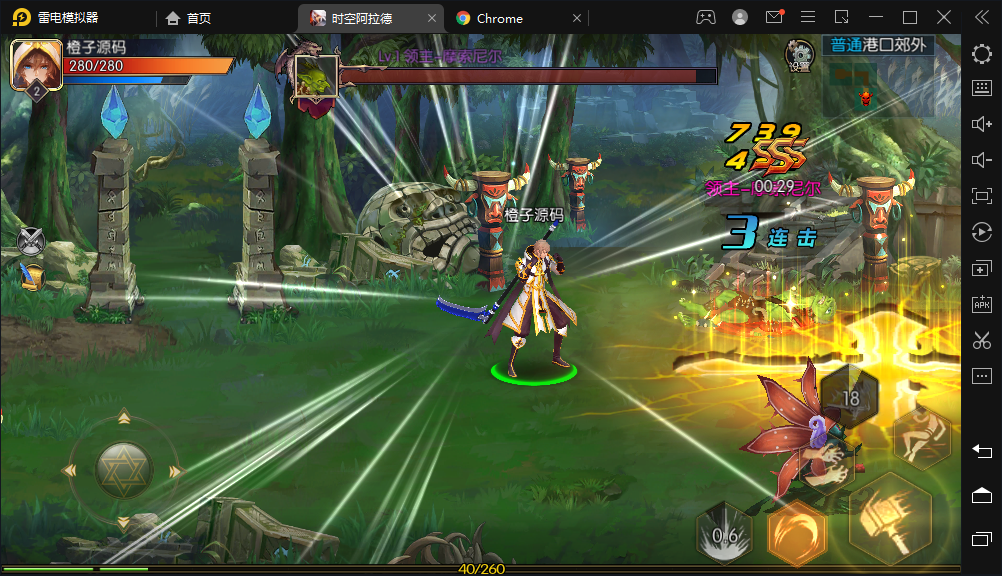This screenshot has height=576, width=1002.
Task: Activate the orange whirlwind slash skill
Action: 797,532
